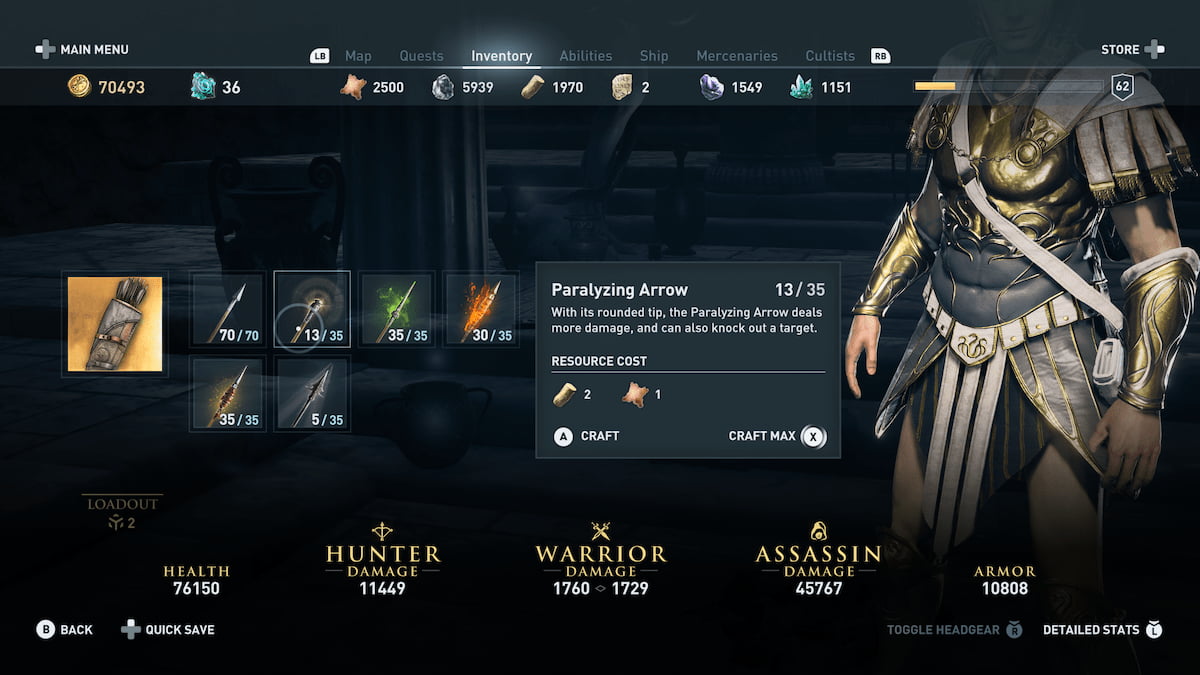Select the quiver equipment slot

tap(115, 324)
